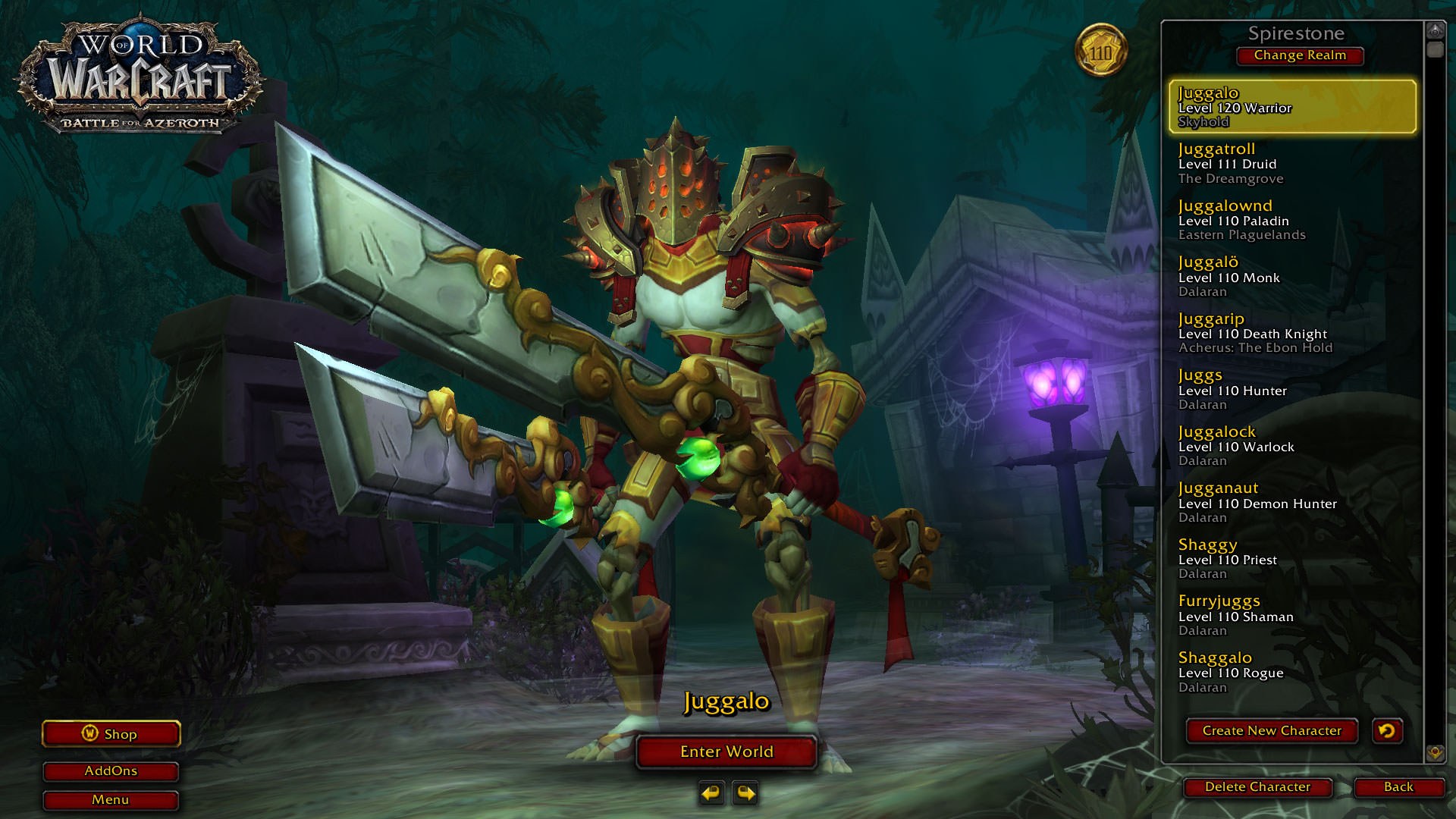Click the undelete character arrow button
Image resolution: width=1456 pixels, height=819 pixels.
(x=1387, y=731)
